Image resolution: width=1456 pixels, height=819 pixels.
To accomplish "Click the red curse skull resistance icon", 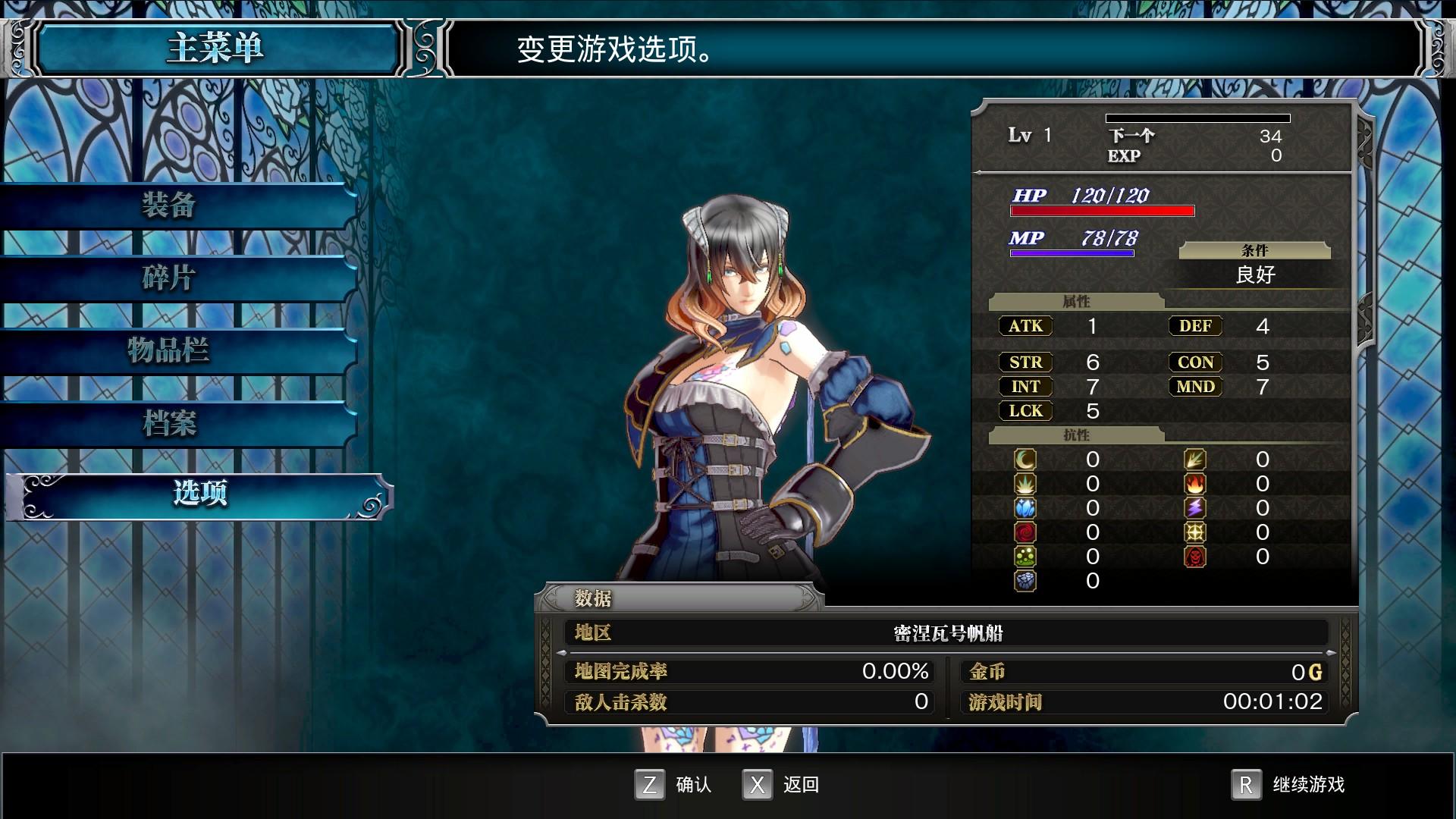I will (1194, 556).
